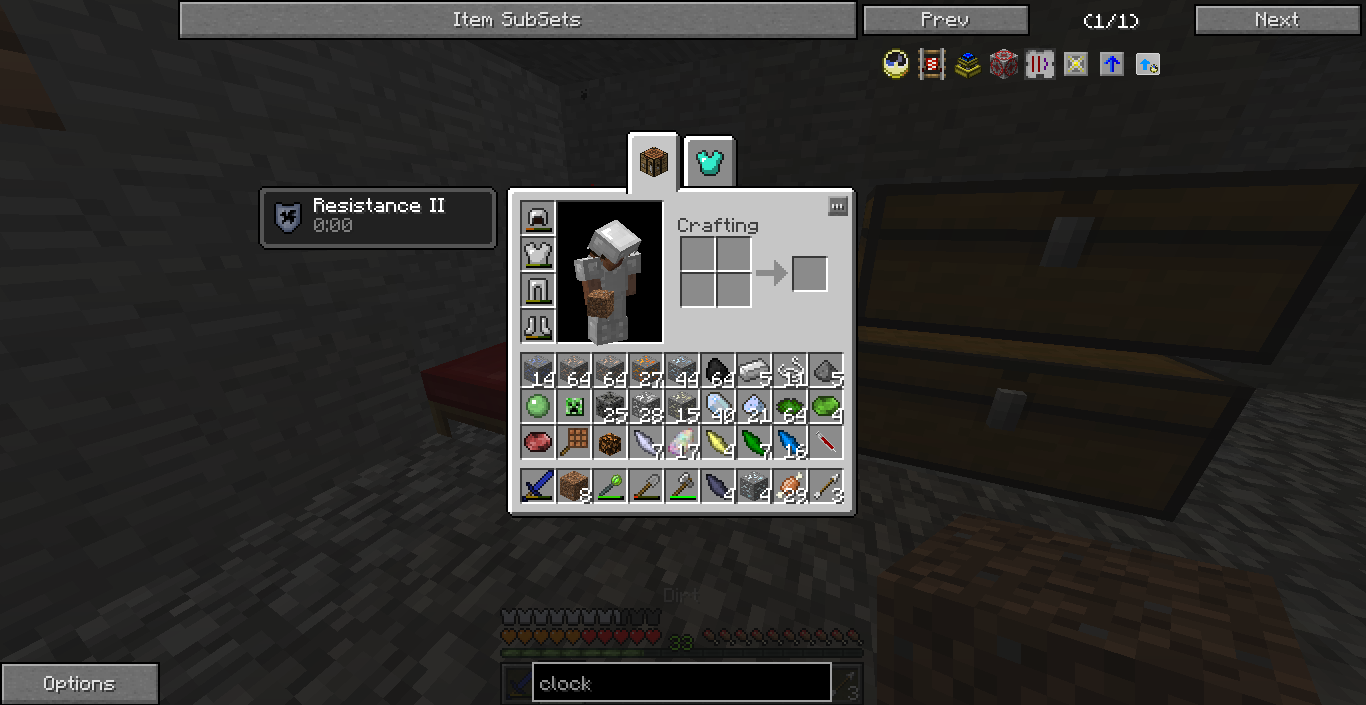Pick up the iron ingot stack
The height and width of the screenshot is (705, 1366).
pos(754,370)
